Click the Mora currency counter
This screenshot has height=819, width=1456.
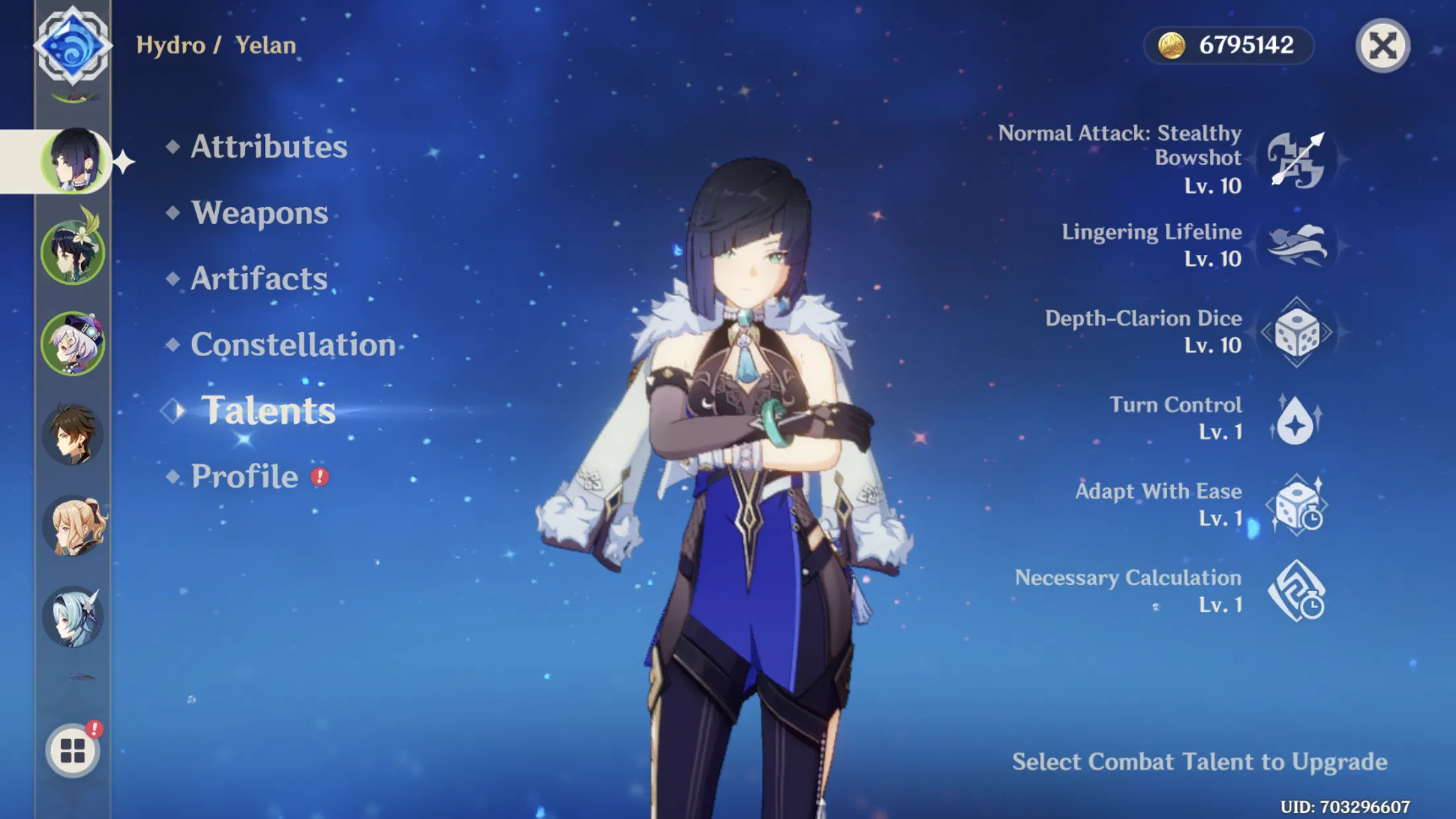(1228, 45)
